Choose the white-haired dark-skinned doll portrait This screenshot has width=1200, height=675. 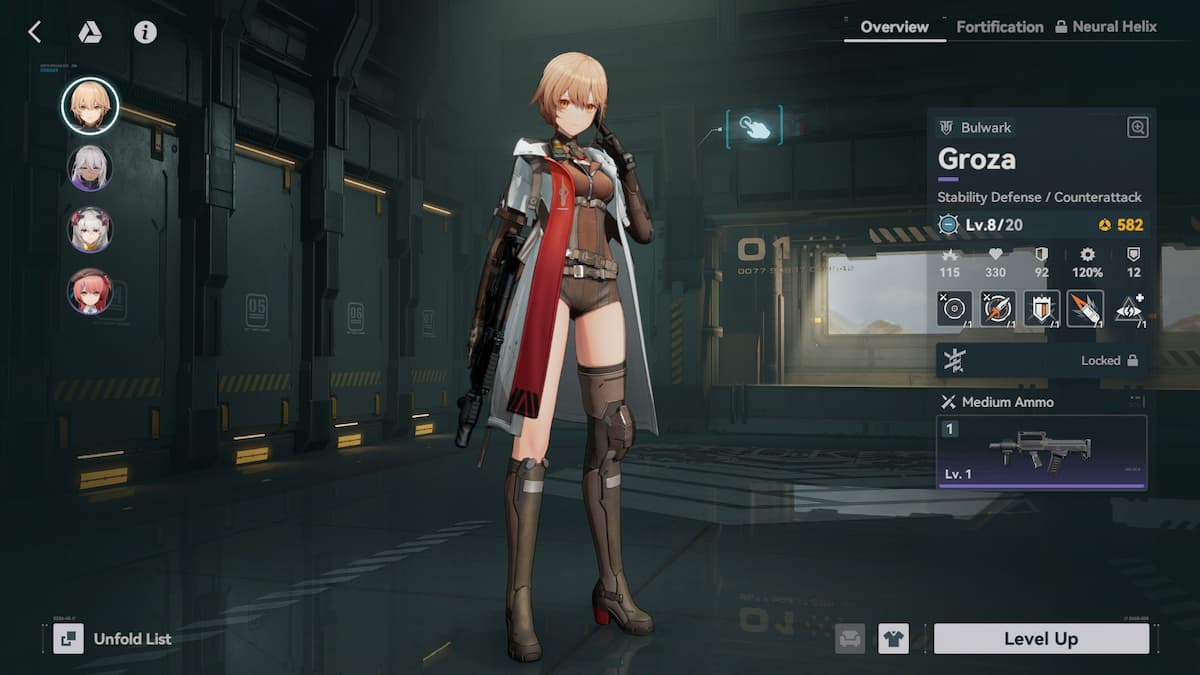[90, 168]
